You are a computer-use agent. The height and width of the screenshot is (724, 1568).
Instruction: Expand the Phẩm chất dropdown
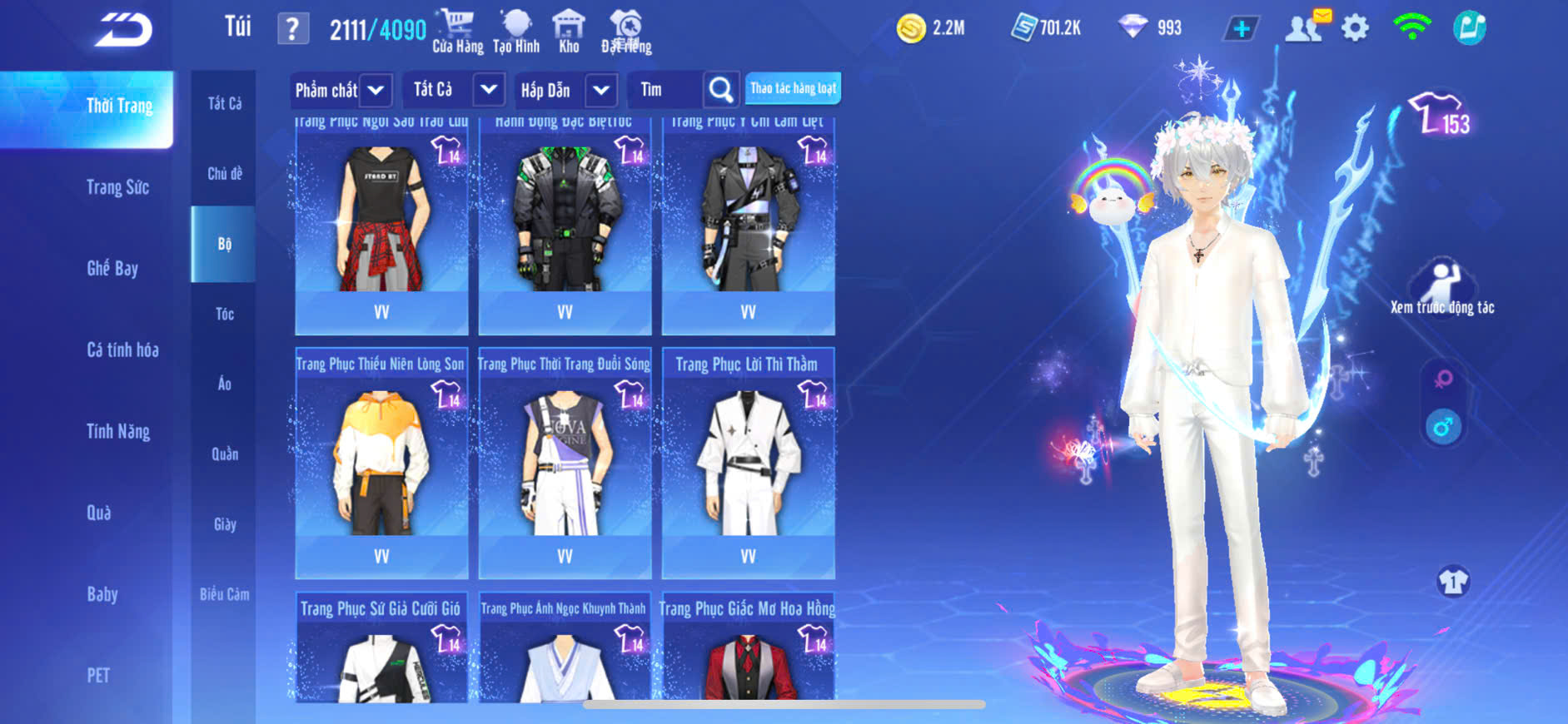click(376, 90)
